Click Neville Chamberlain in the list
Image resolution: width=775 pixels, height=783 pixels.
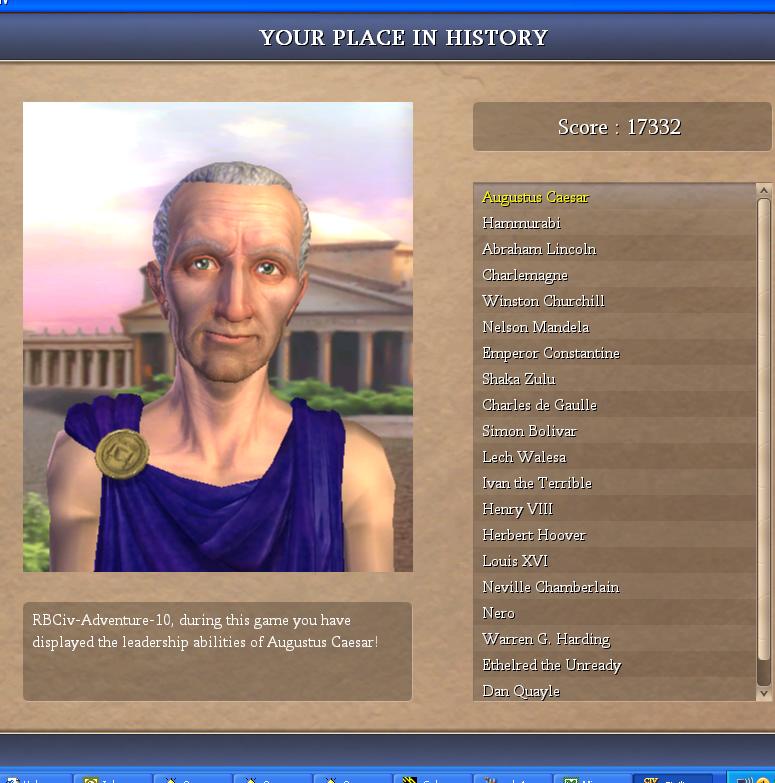point(550,587)
